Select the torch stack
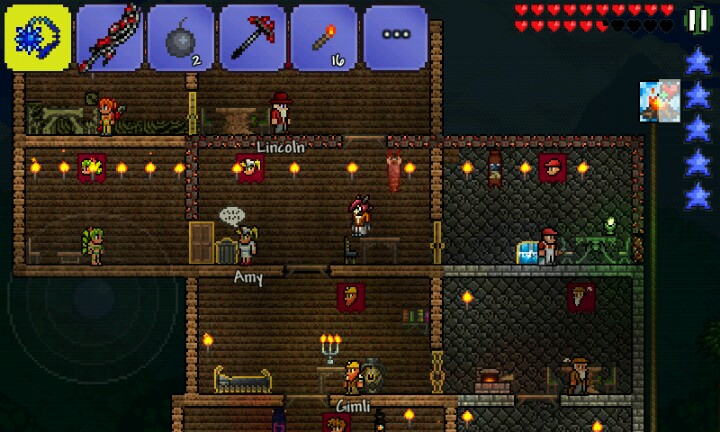720x432 pixels. pos(325,37)
